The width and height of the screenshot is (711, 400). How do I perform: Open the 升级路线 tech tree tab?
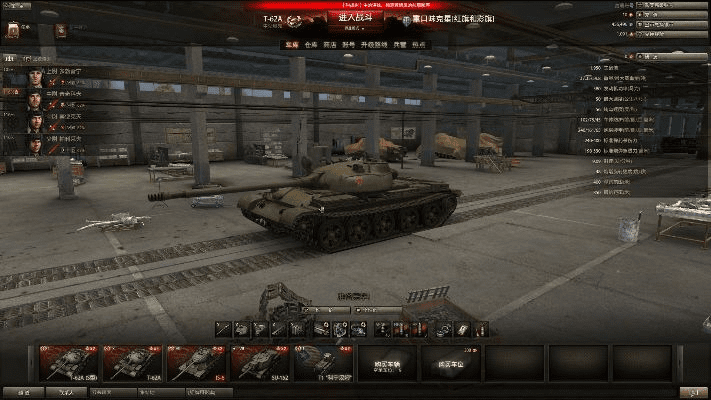point(376,45)
